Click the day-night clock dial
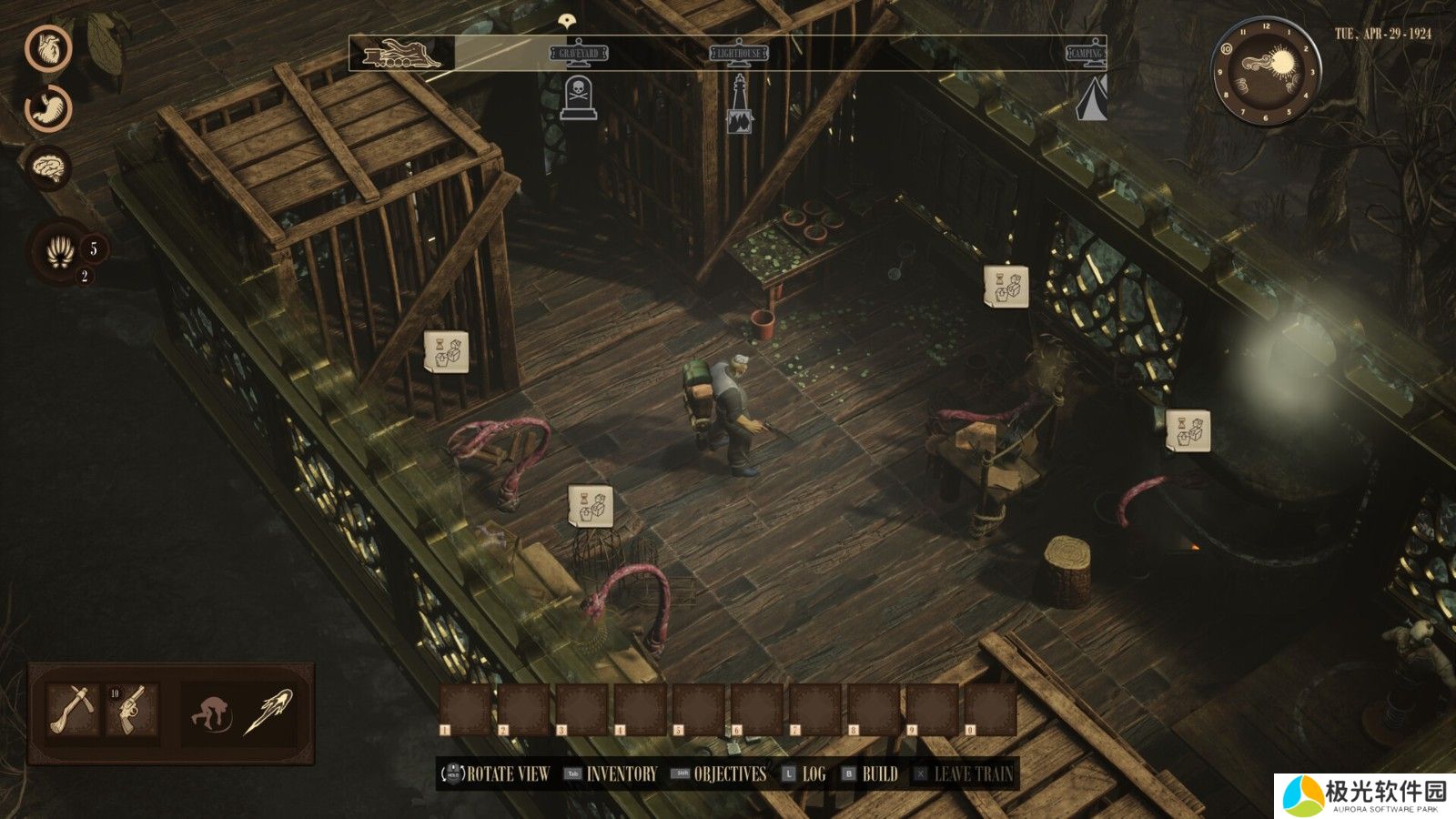Image resolution: width=1456 pixels, height=819 pixels. click(x=1264, y=72)
